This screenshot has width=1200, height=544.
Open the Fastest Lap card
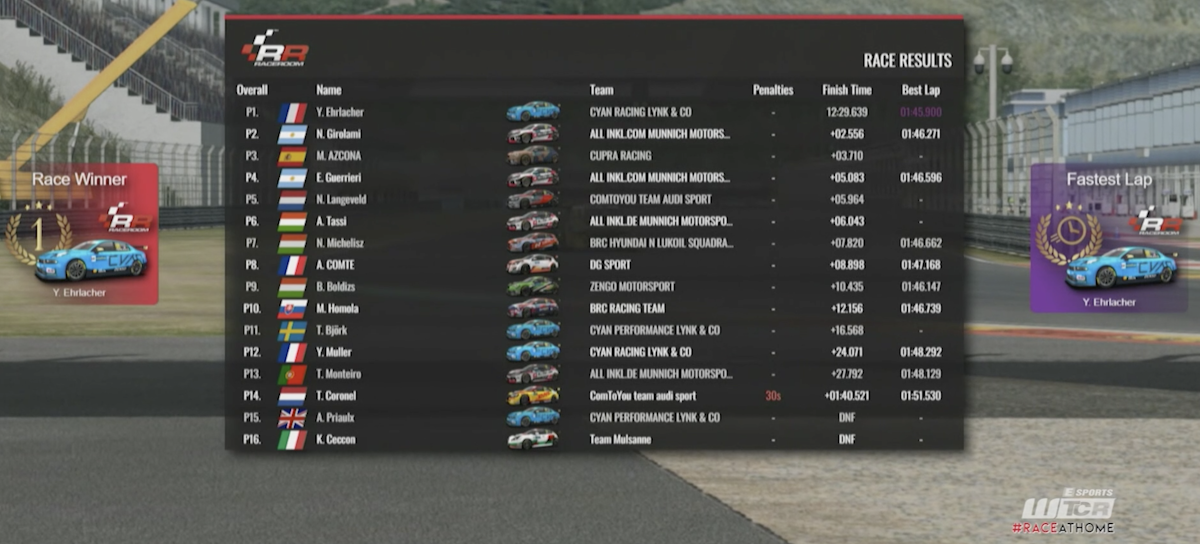click(1109, 238)
